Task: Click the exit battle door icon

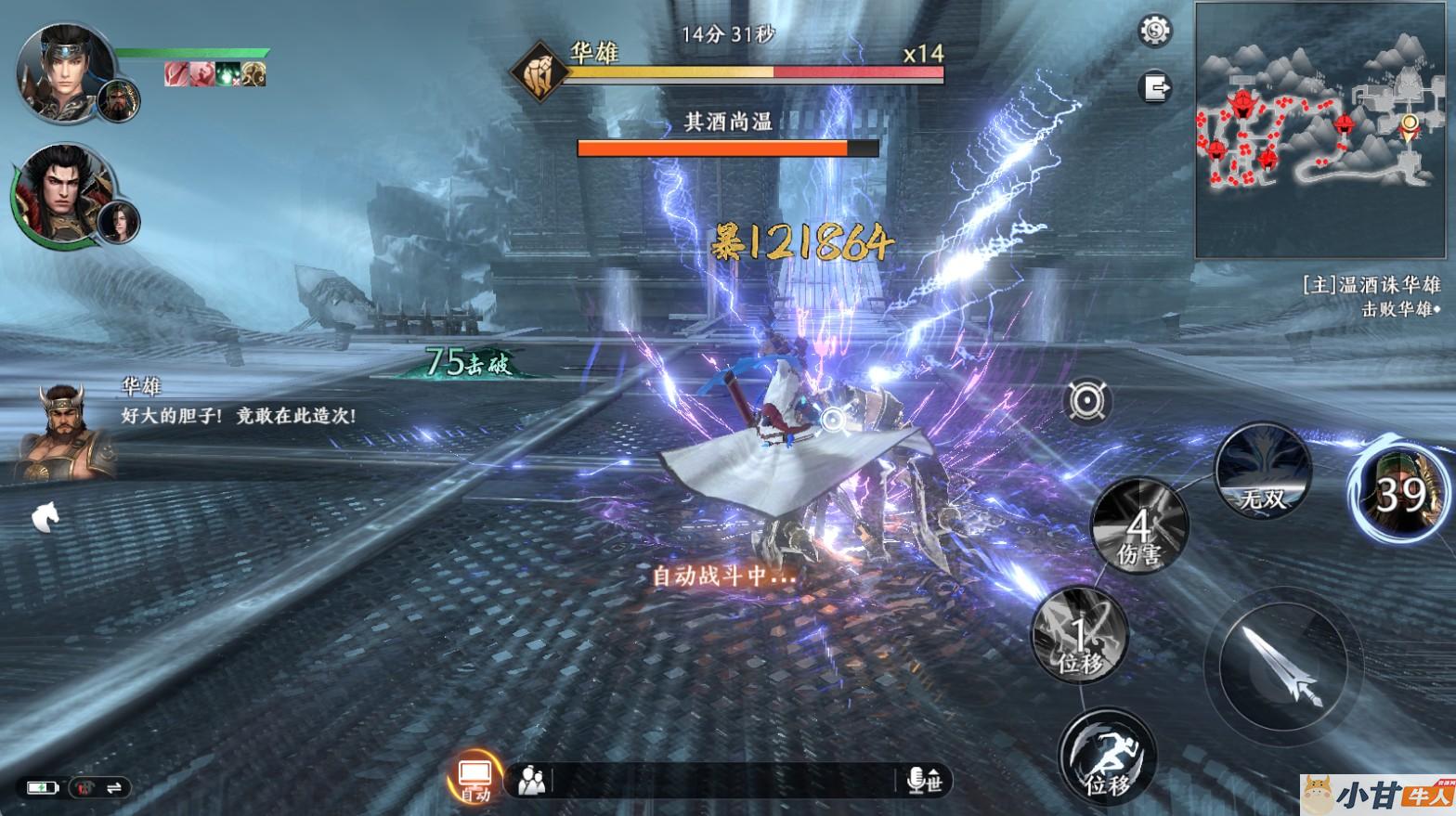Action: point(1155,88)
